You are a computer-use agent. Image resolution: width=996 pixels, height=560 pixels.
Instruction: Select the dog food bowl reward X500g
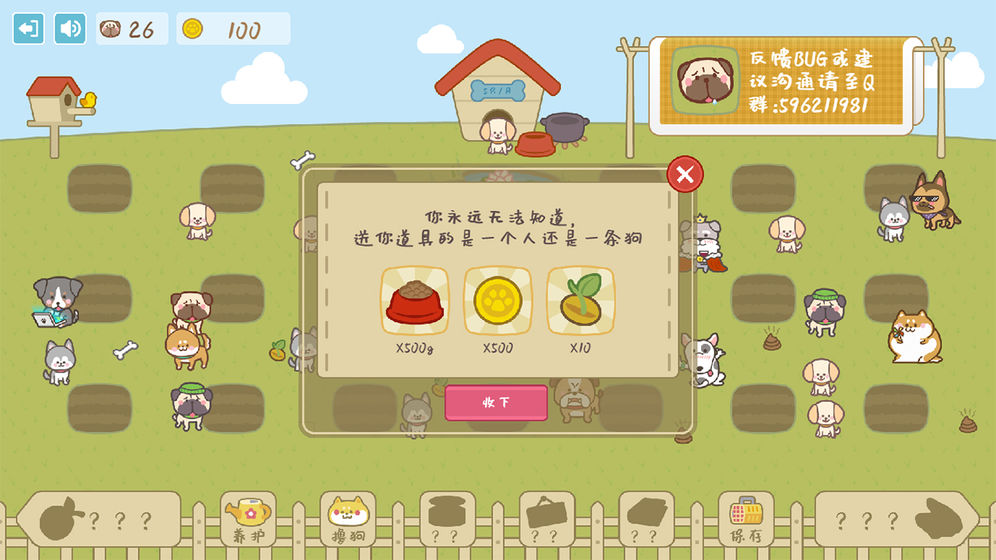414,300
